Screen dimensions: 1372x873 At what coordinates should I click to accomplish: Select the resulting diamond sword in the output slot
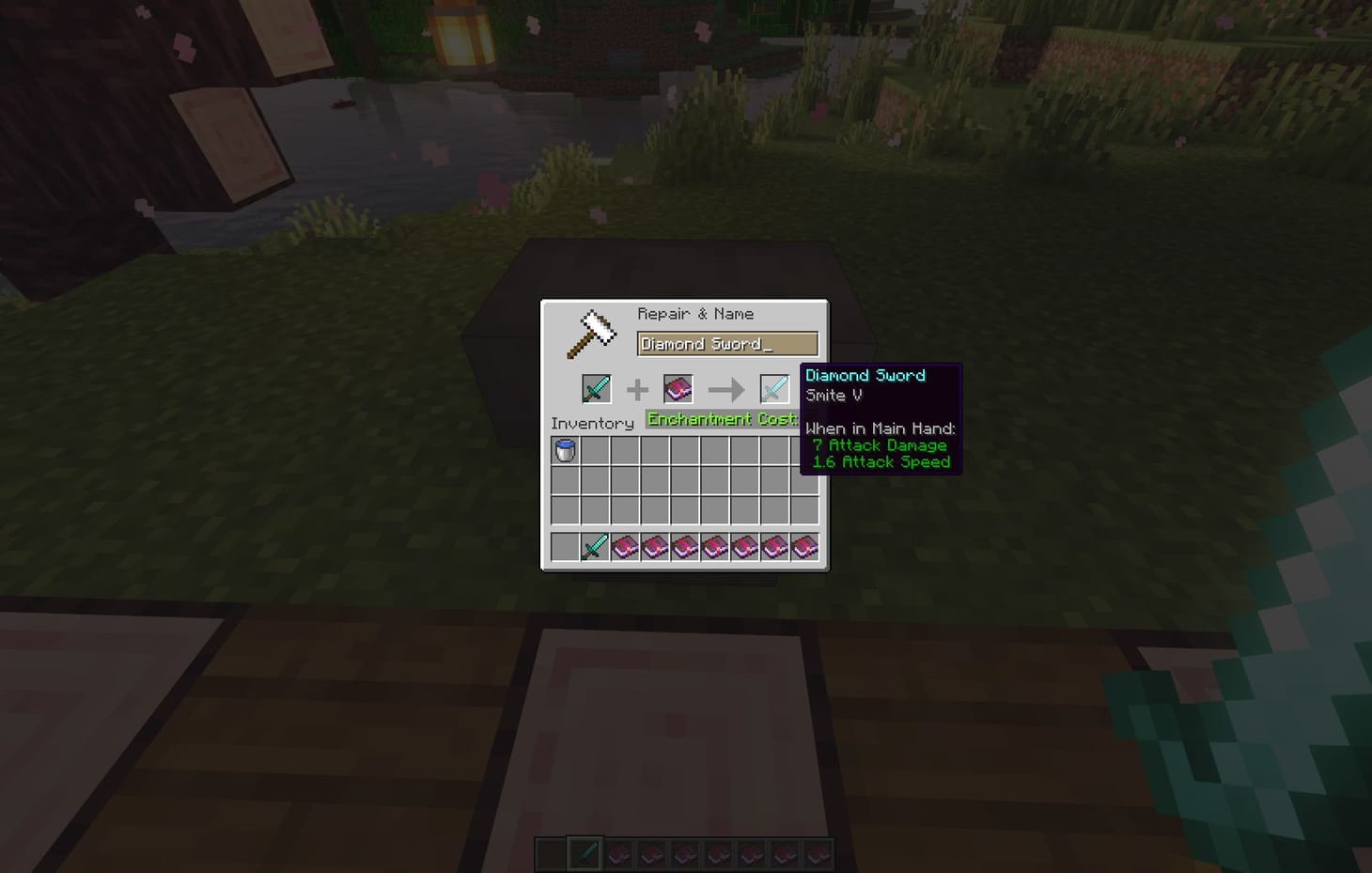pos(772,388)
